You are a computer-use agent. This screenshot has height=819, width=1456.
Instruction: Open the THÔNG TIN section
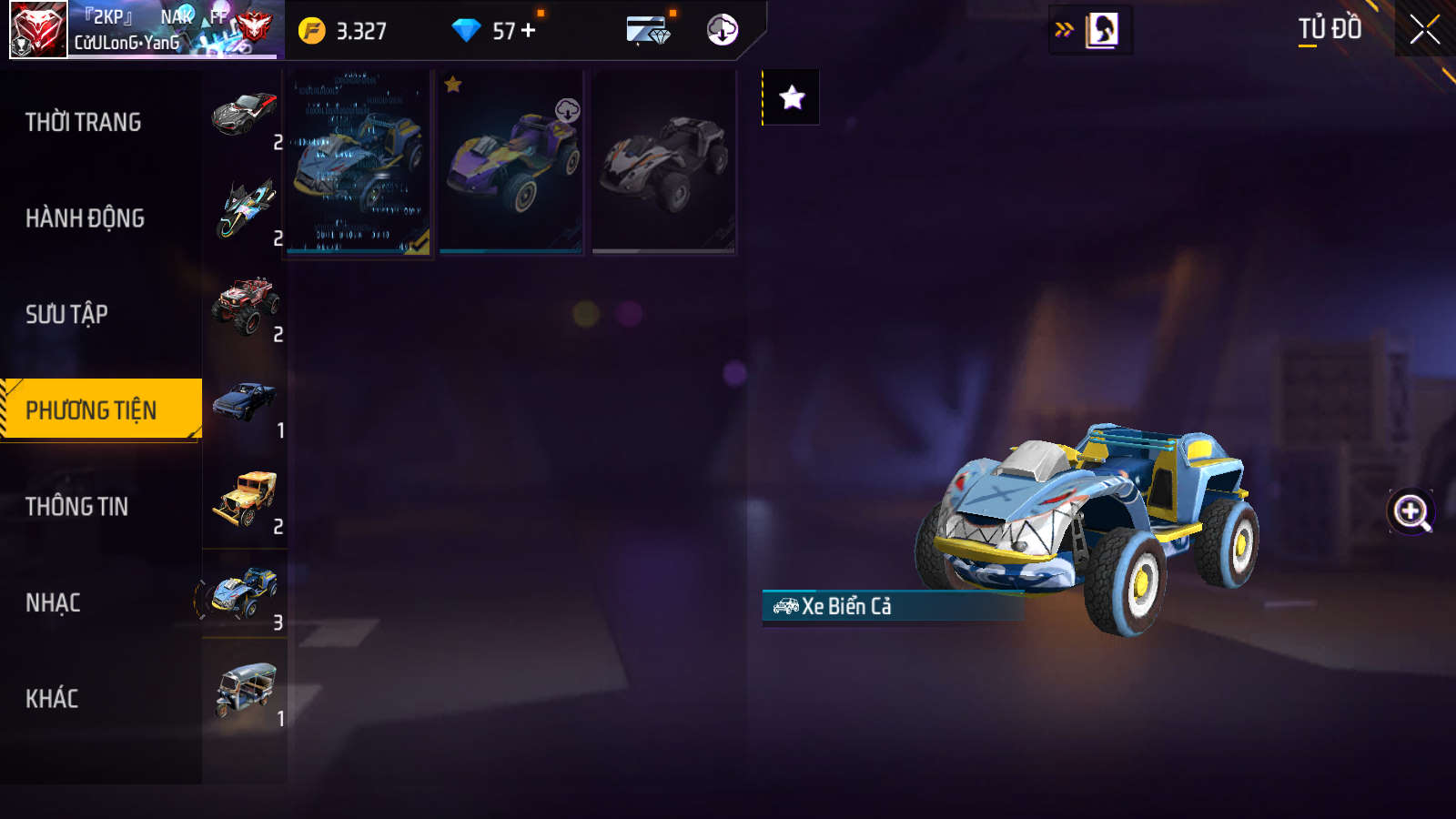tap(76, 506)
